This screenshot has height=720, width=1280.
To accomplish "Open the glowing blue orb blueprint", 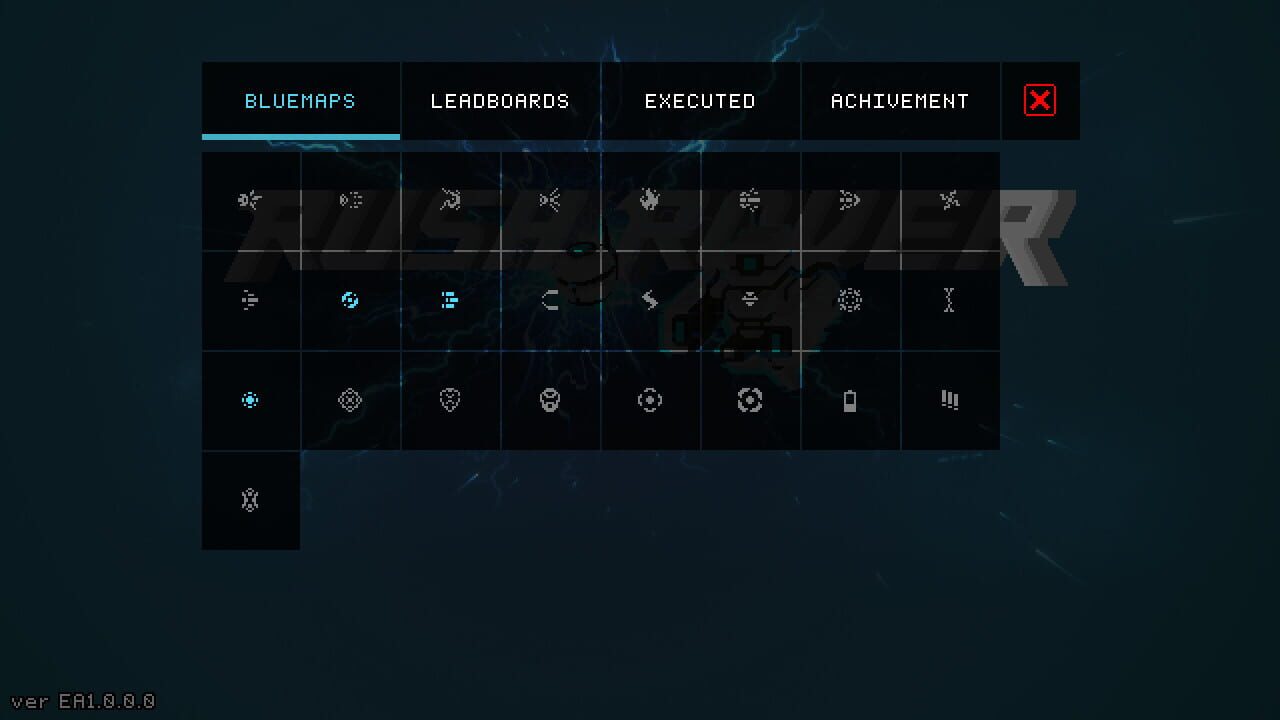I will [350, 300].
